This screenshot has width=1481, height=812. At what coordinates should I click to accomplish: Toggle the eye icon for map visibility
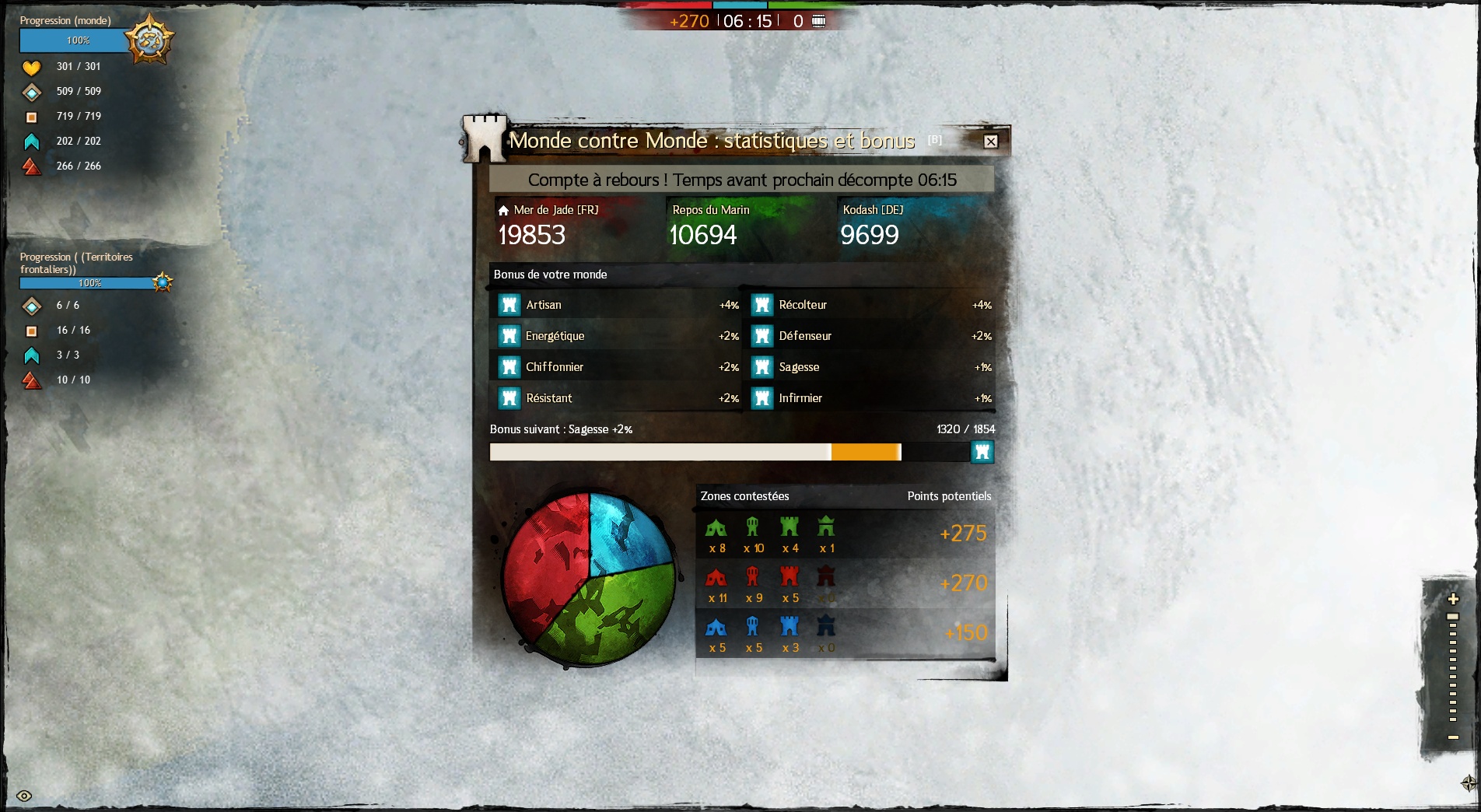pyautogui.click(x=24, y=796)
